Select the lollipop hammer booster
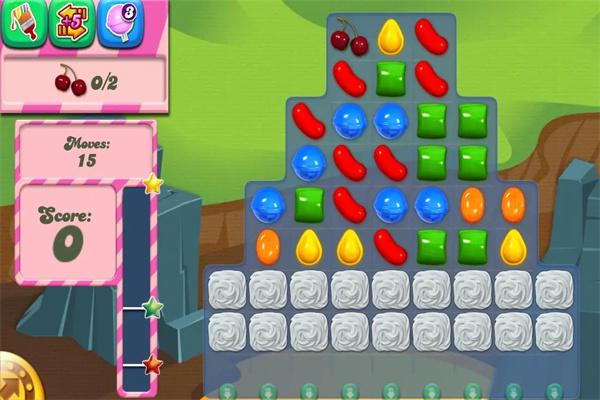 (x=120, y=24)
